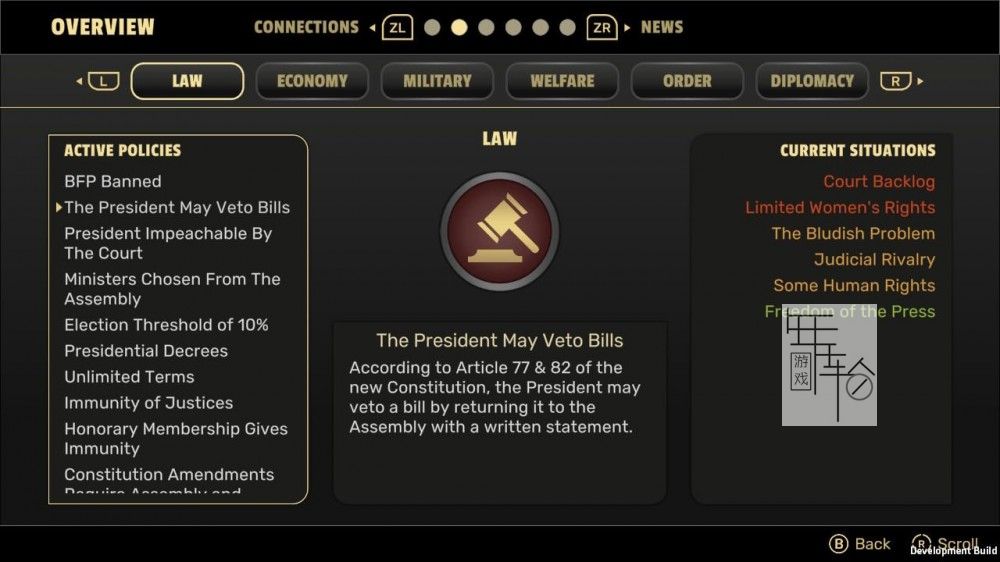The image size is (1000, 562).
Task: Select the Law tab
Action: tap(187, 81)
